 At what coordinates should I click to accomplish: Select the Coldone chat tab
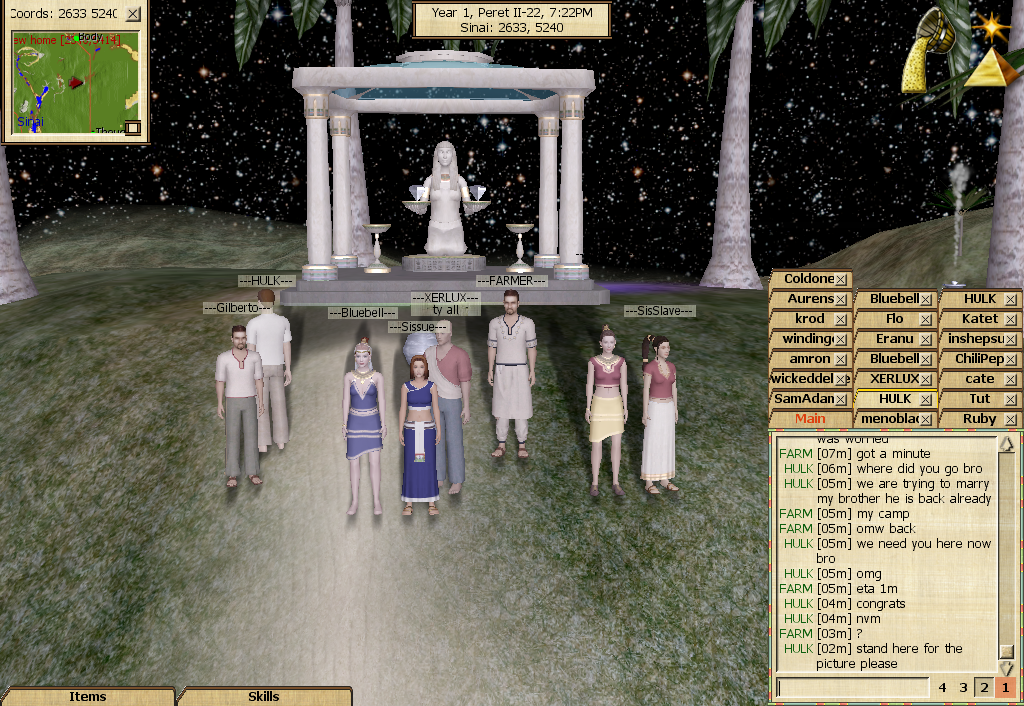click(808, 279)
